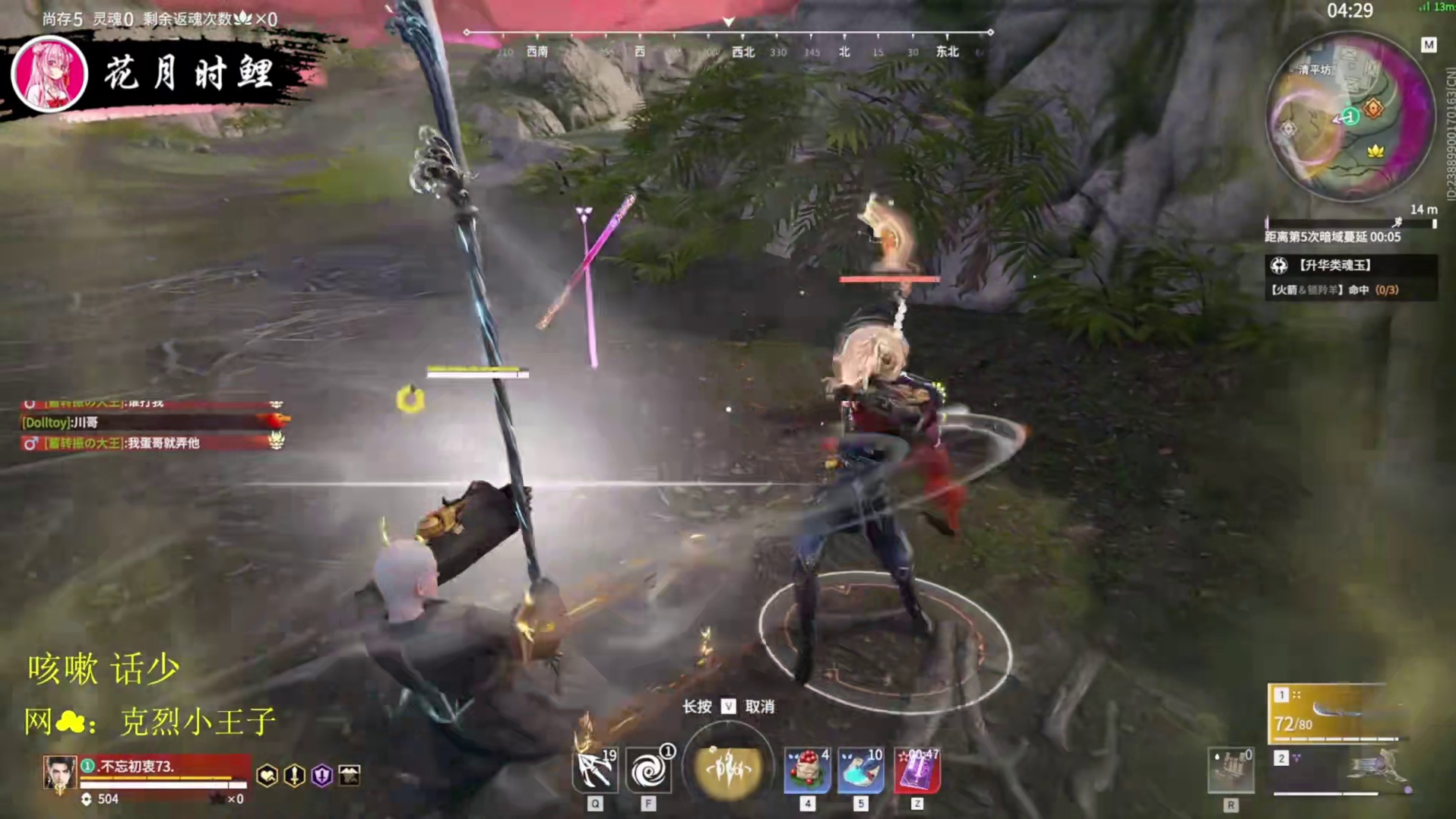
Task: Click the player portrait of 不忘初衷73
Action: pos(59,773)
